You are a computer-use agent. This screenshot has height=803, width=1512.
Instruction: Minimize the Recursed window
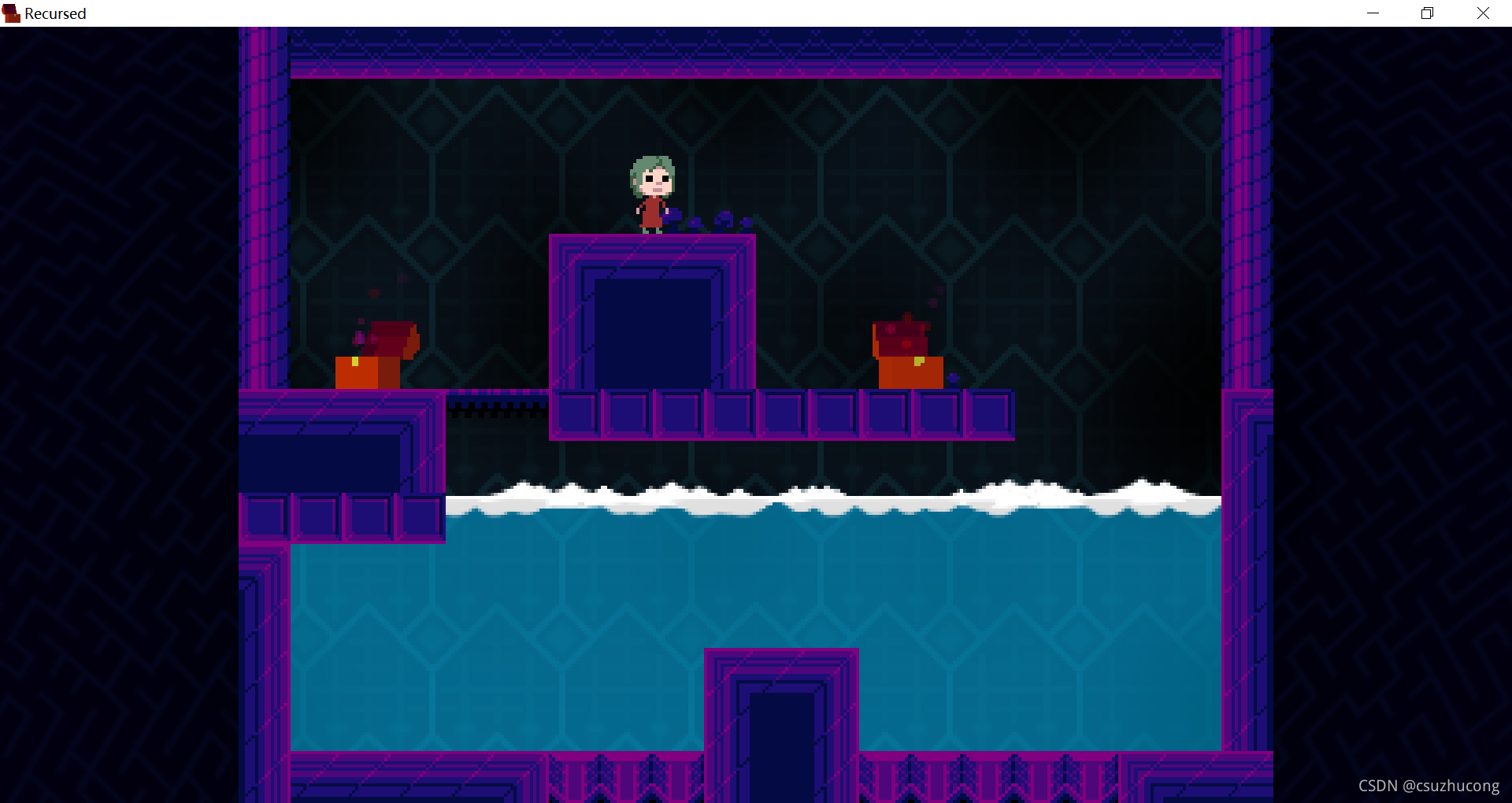point(1373,13)
